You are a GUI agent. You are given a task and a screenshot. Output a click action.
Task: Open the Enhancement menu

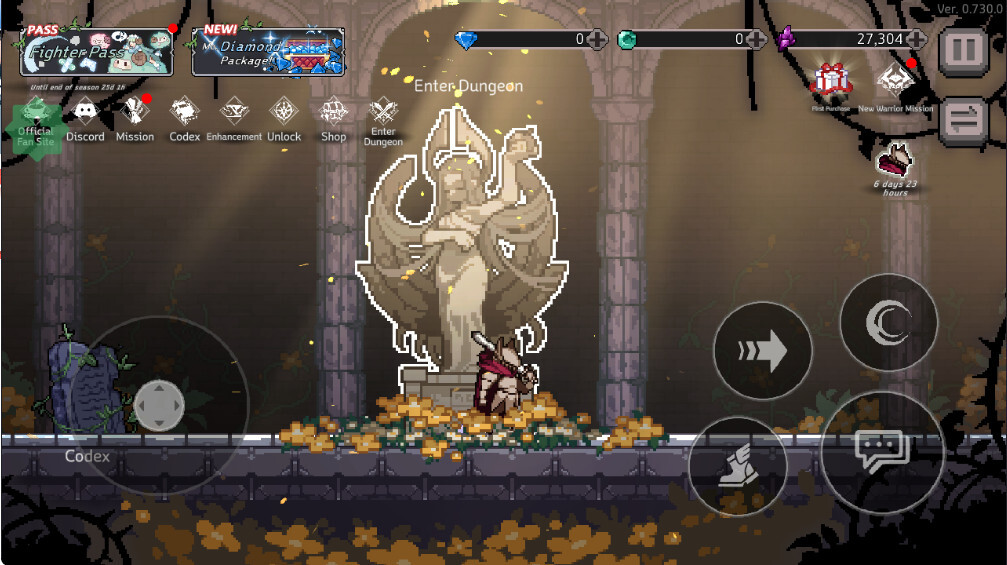(234, 120)
